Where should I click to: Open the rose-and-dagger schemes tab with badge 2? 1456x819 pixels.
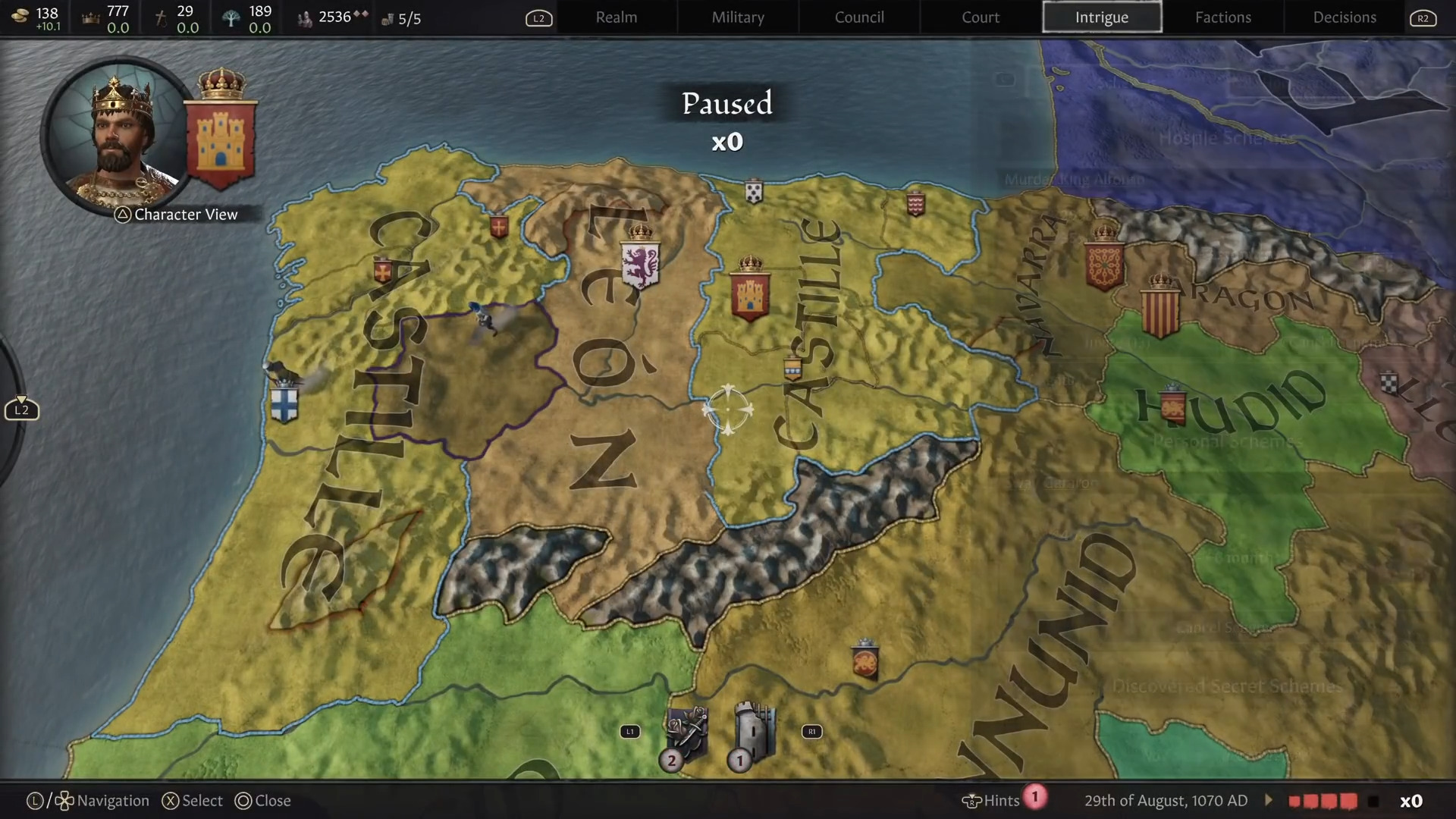[686, 732]
